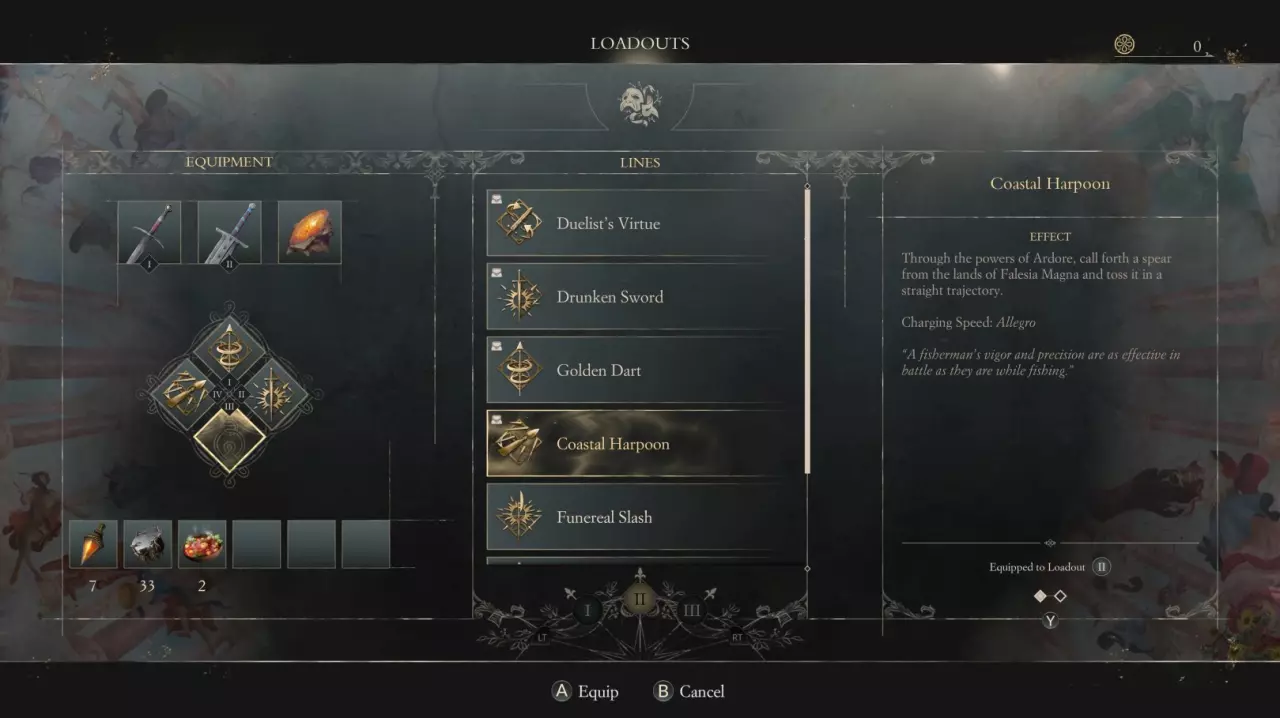Switch to loadout I tab

pyautogui.click(x=588, y=610)
